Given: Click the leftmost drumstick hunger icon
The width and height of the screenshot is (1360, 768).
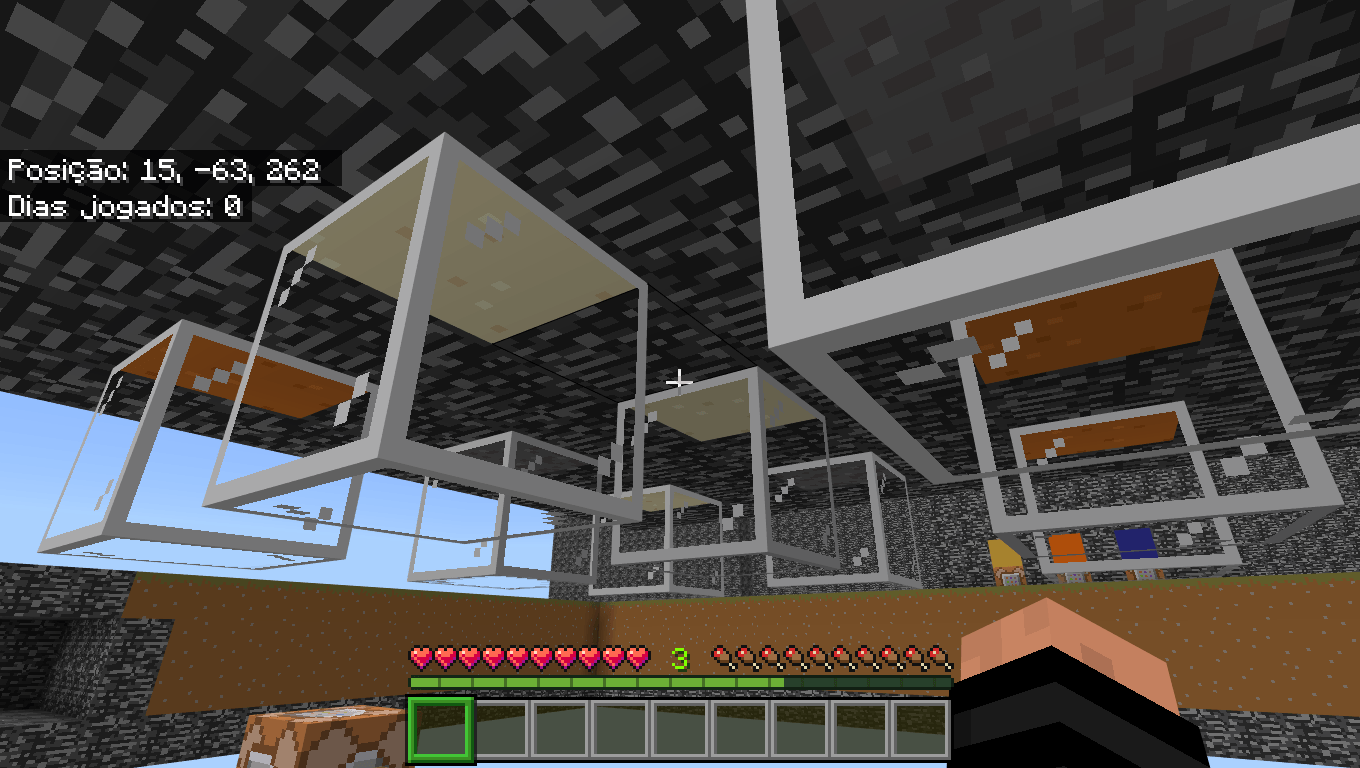Looking at the screenshot, I should click(722, 657).
